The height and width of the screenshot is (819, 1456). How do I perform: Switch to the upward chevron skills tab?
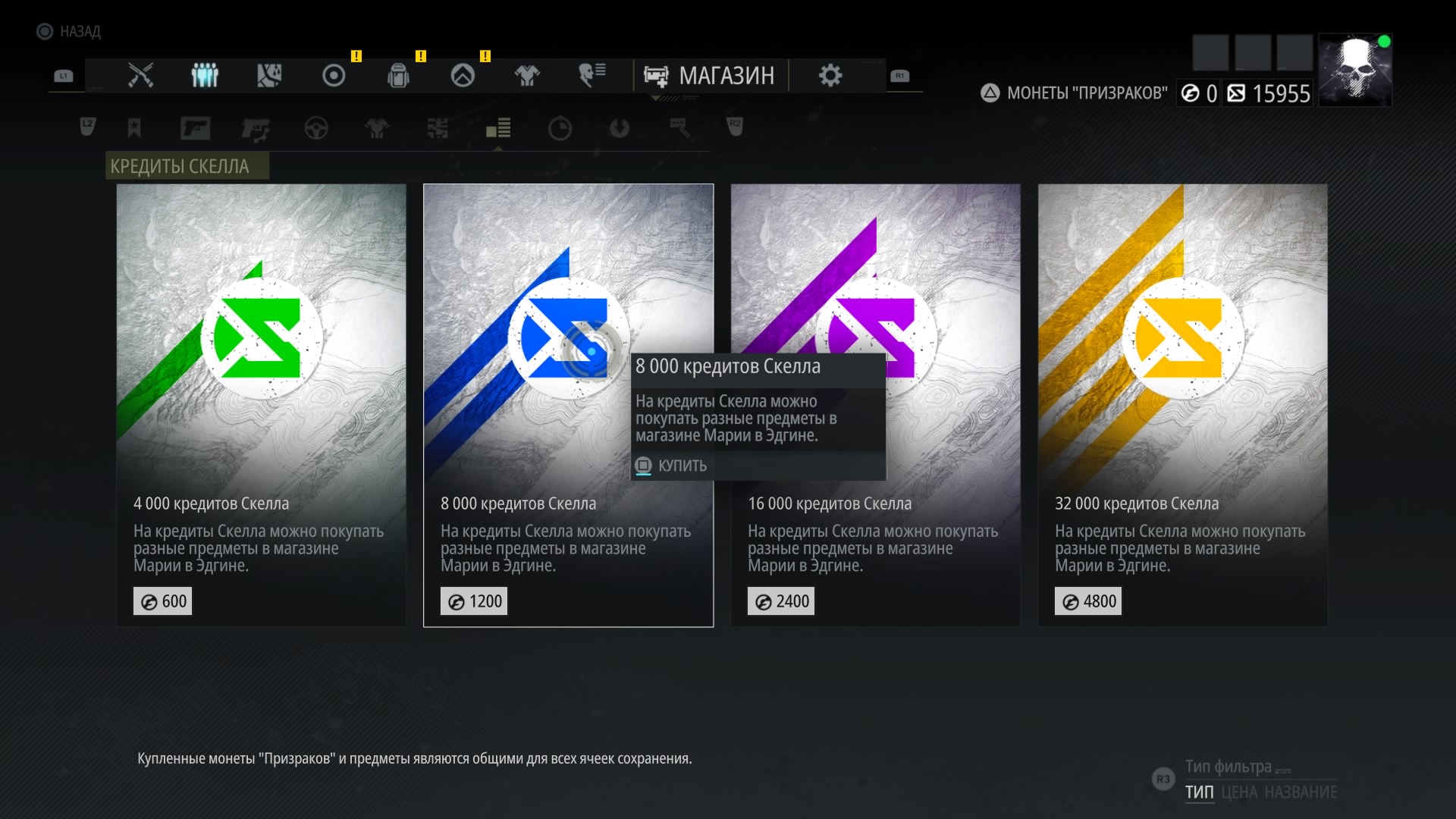(463, 76)
